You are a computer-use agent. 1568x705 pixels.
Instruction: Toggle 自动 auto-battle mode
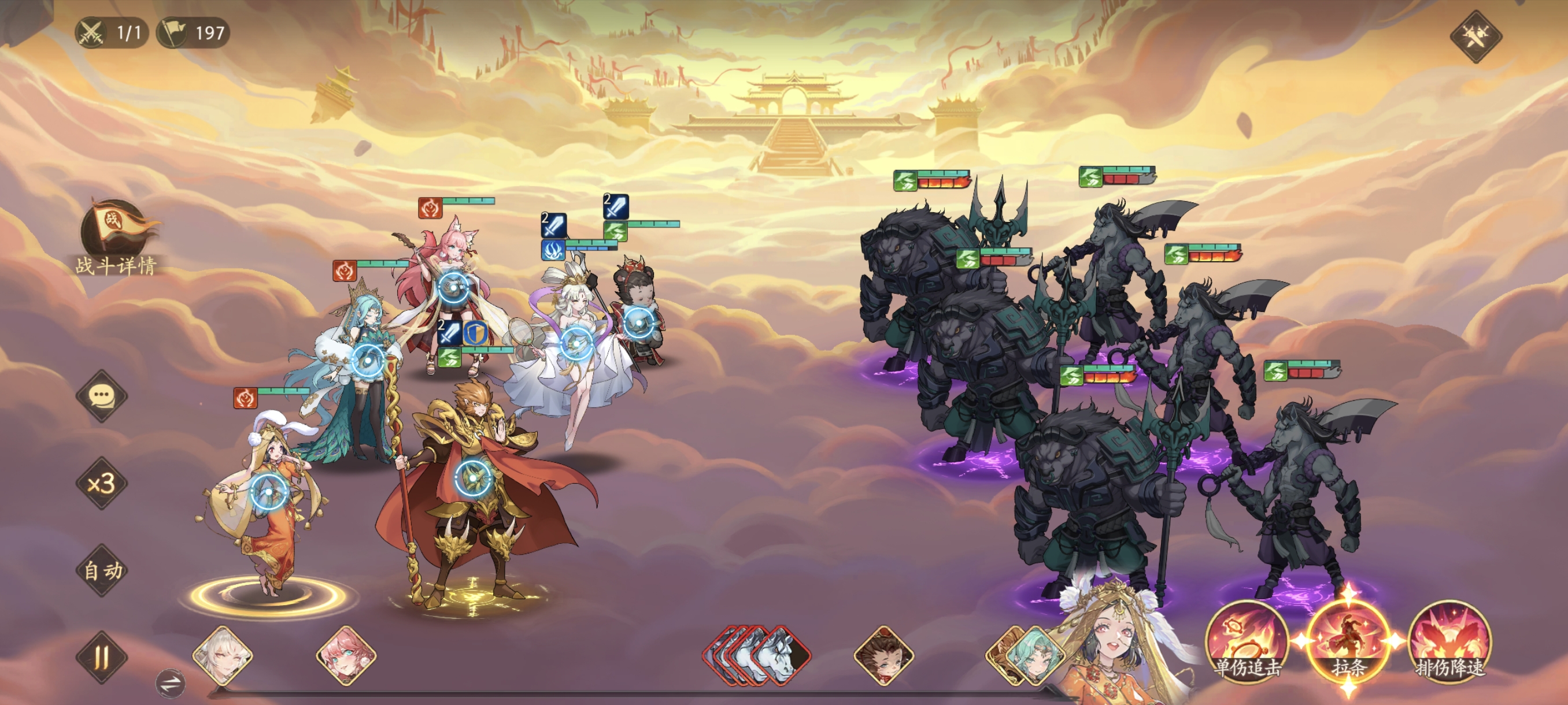click(x=102, y=570)
